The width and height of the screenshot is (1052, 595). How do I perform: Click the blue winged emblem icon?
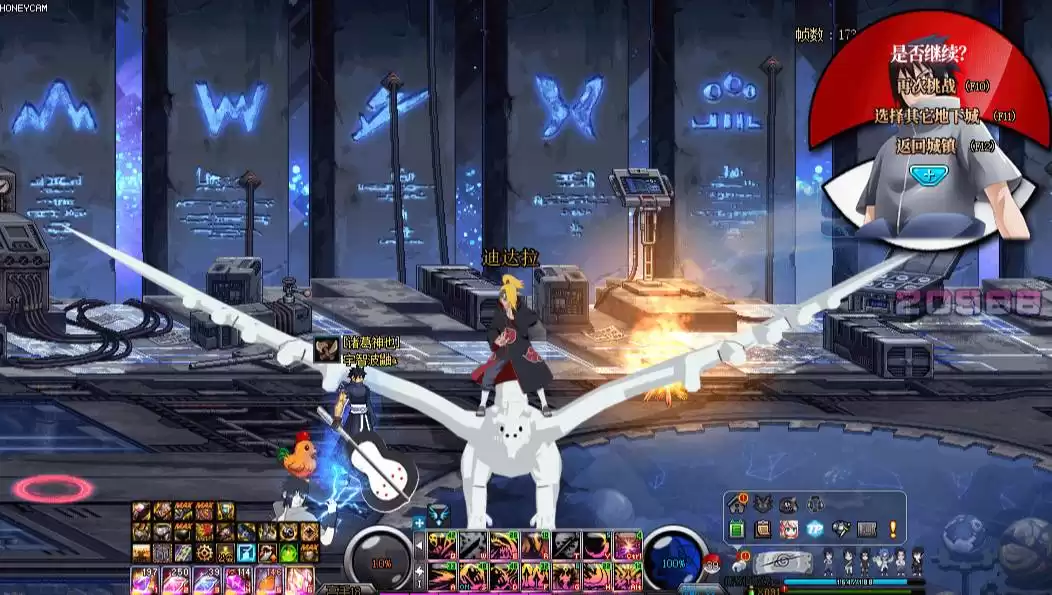(x=438, y=514)
